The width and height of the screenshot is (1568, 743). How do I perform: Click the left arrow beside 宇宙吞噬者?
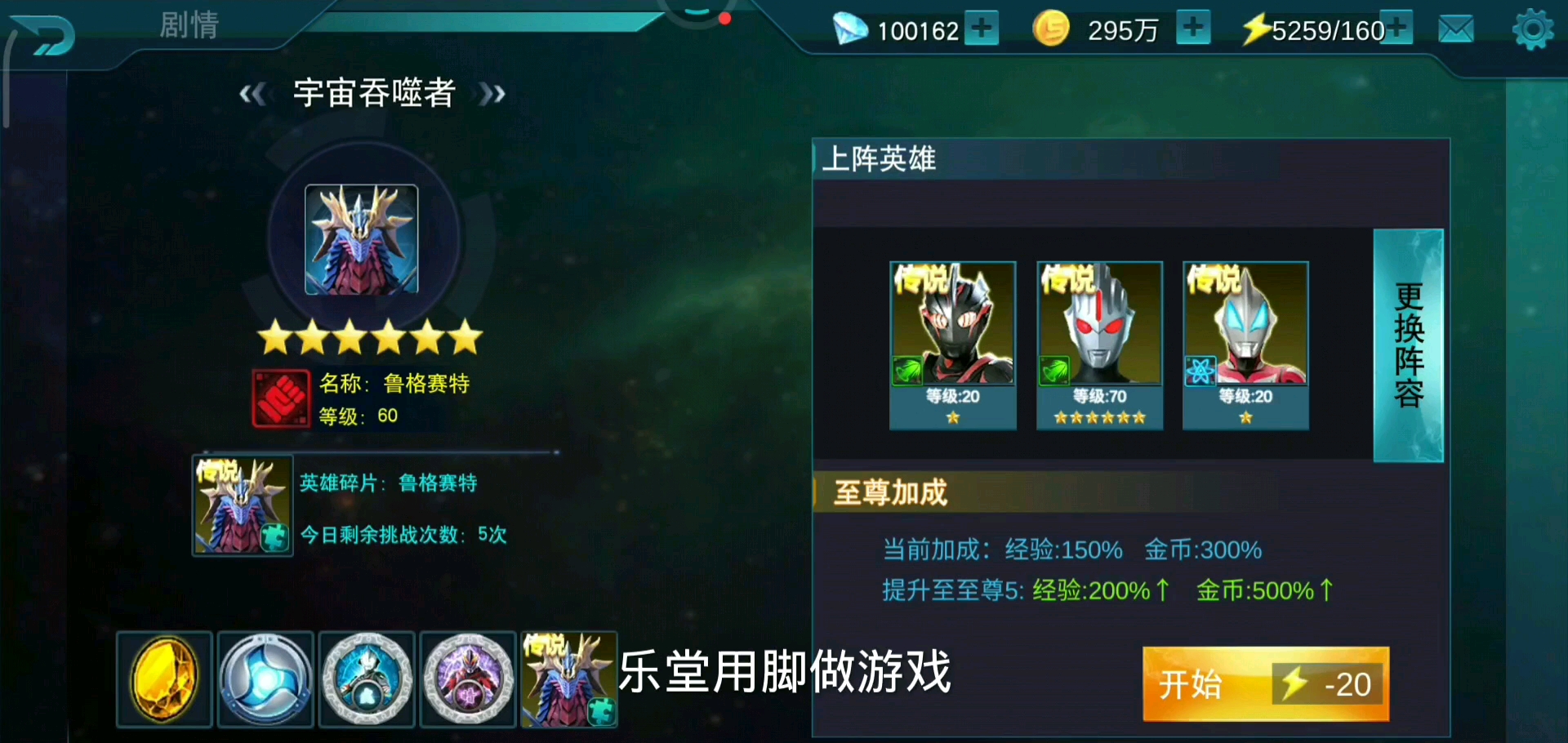[x=252, y=94]
